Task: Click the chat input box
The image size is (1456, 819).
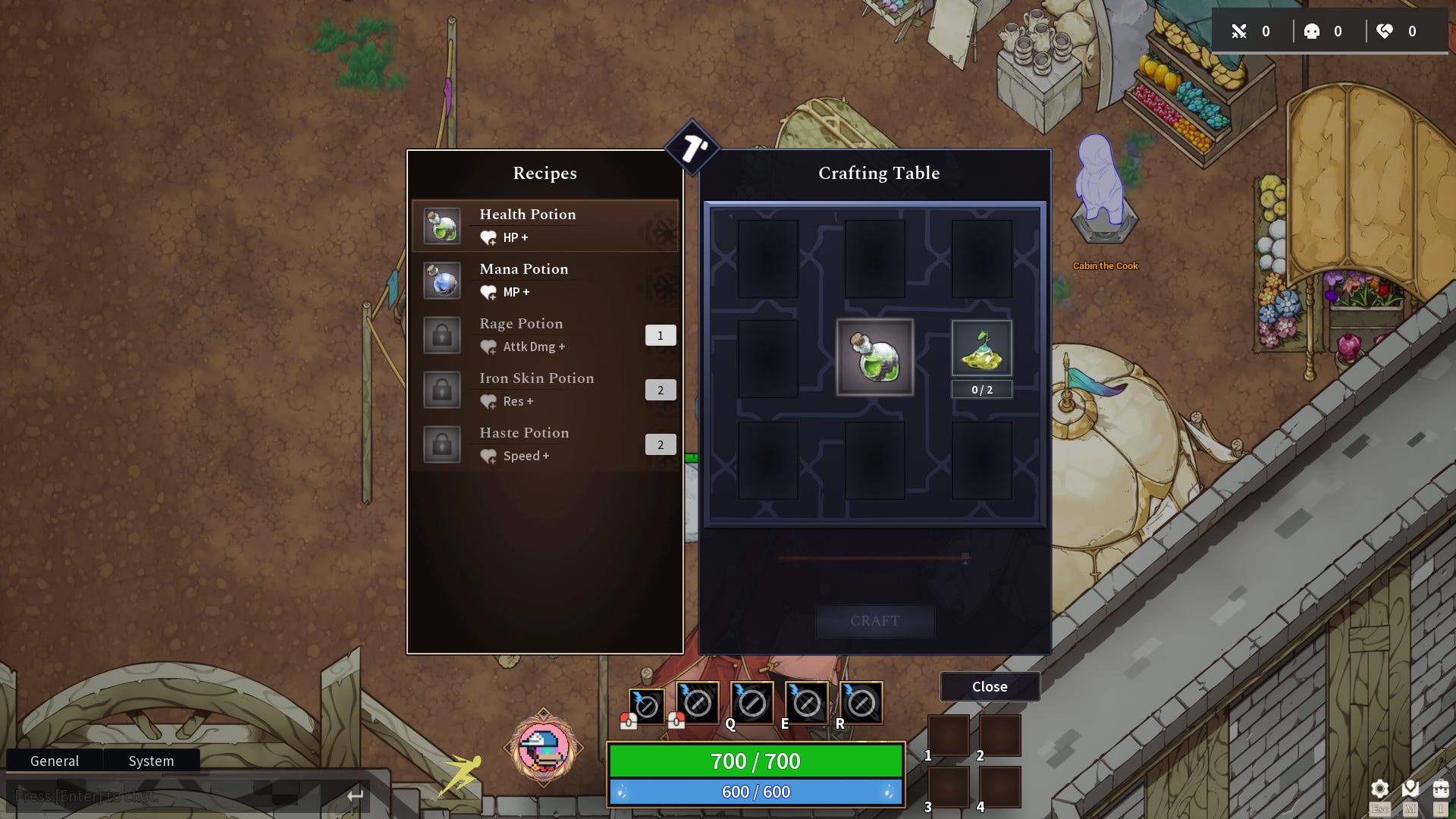Action: click(174, 796)
